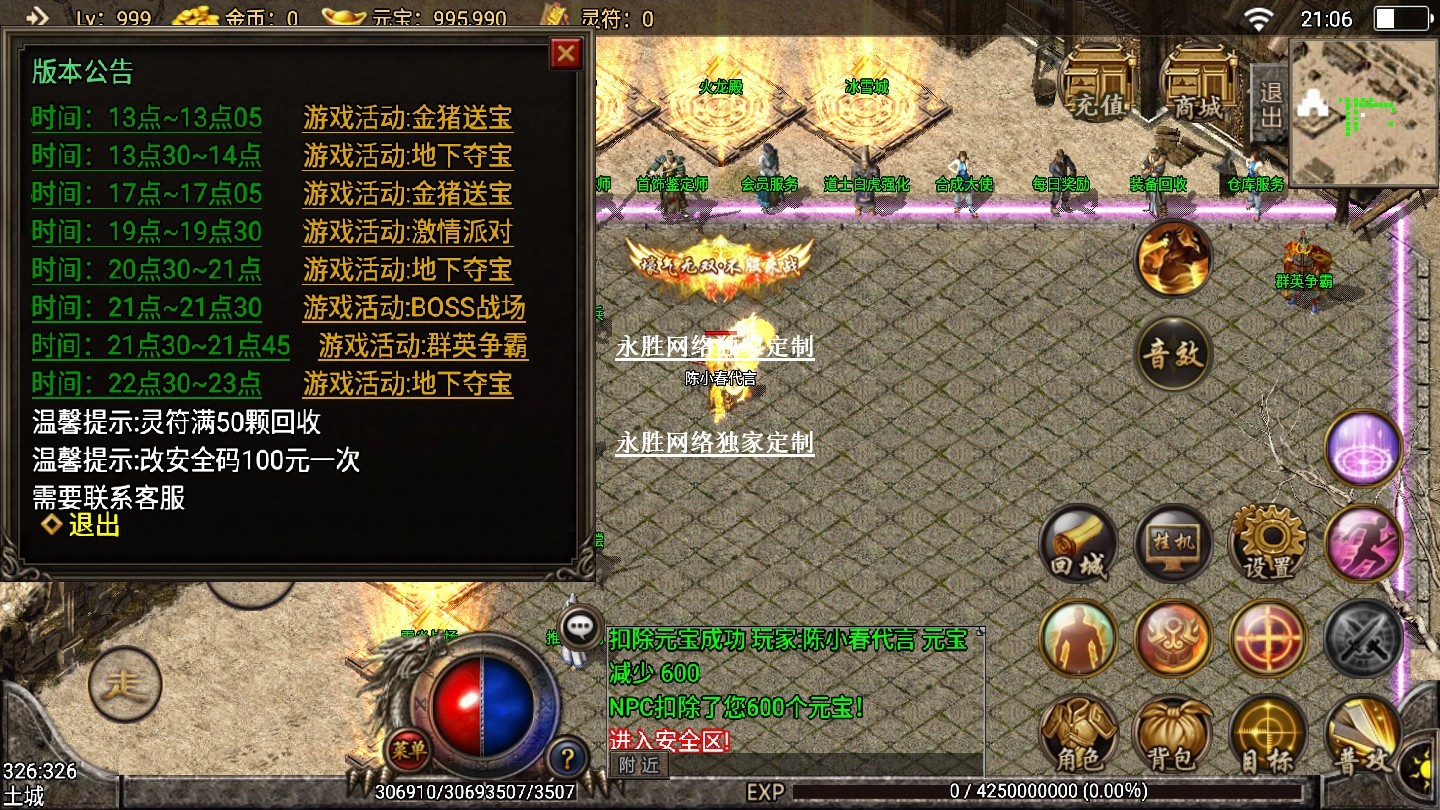Open the 充值 recharge button
This screenshot has height=810, width=1440.
point(1097,84)
